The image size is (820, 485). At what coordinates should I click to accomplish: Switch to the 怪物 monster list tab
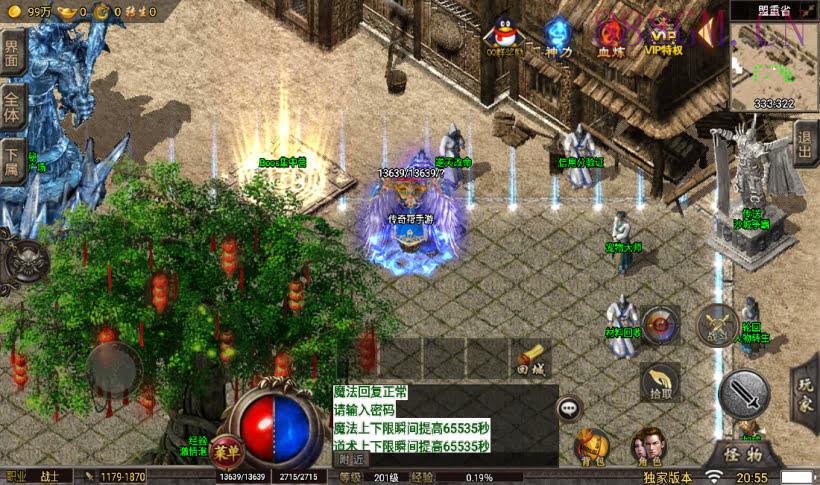coord(743,454)
